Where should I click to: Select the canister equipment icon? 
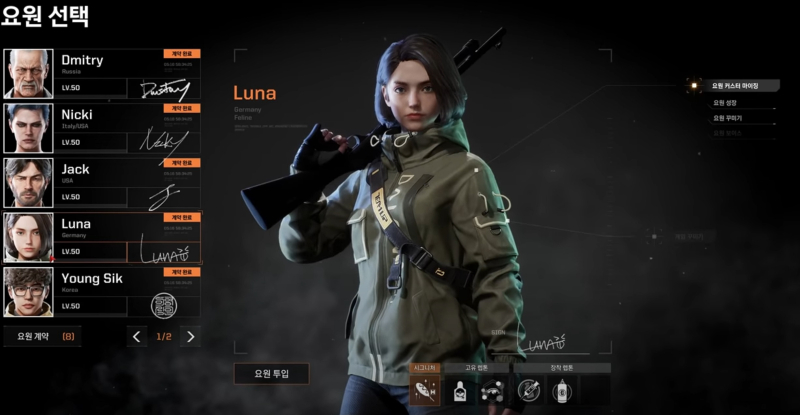pyautogui.click(x=562, y=391)
